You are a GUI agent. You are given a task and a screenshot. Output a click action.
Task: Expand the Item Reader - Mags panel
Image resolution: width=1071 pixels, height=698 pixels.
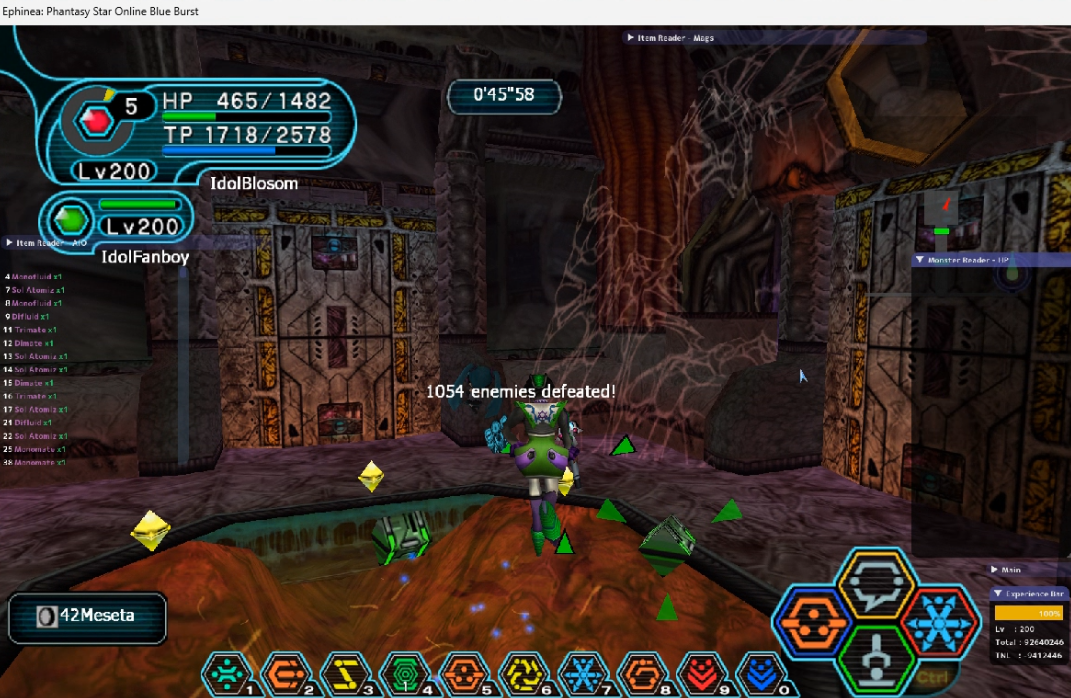click(631, 38)
